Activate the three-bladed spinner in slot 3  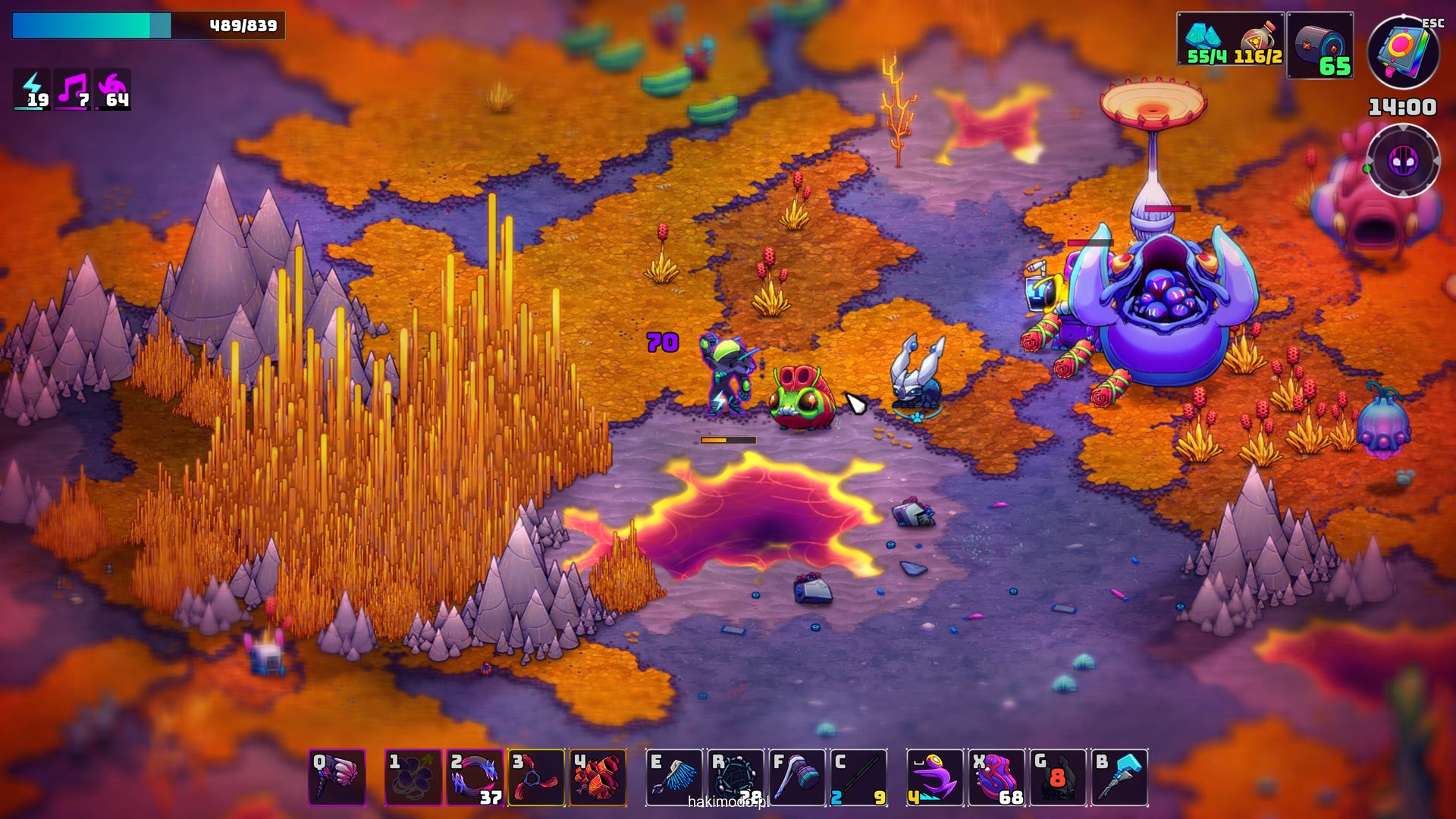click(x=536, y=777)
